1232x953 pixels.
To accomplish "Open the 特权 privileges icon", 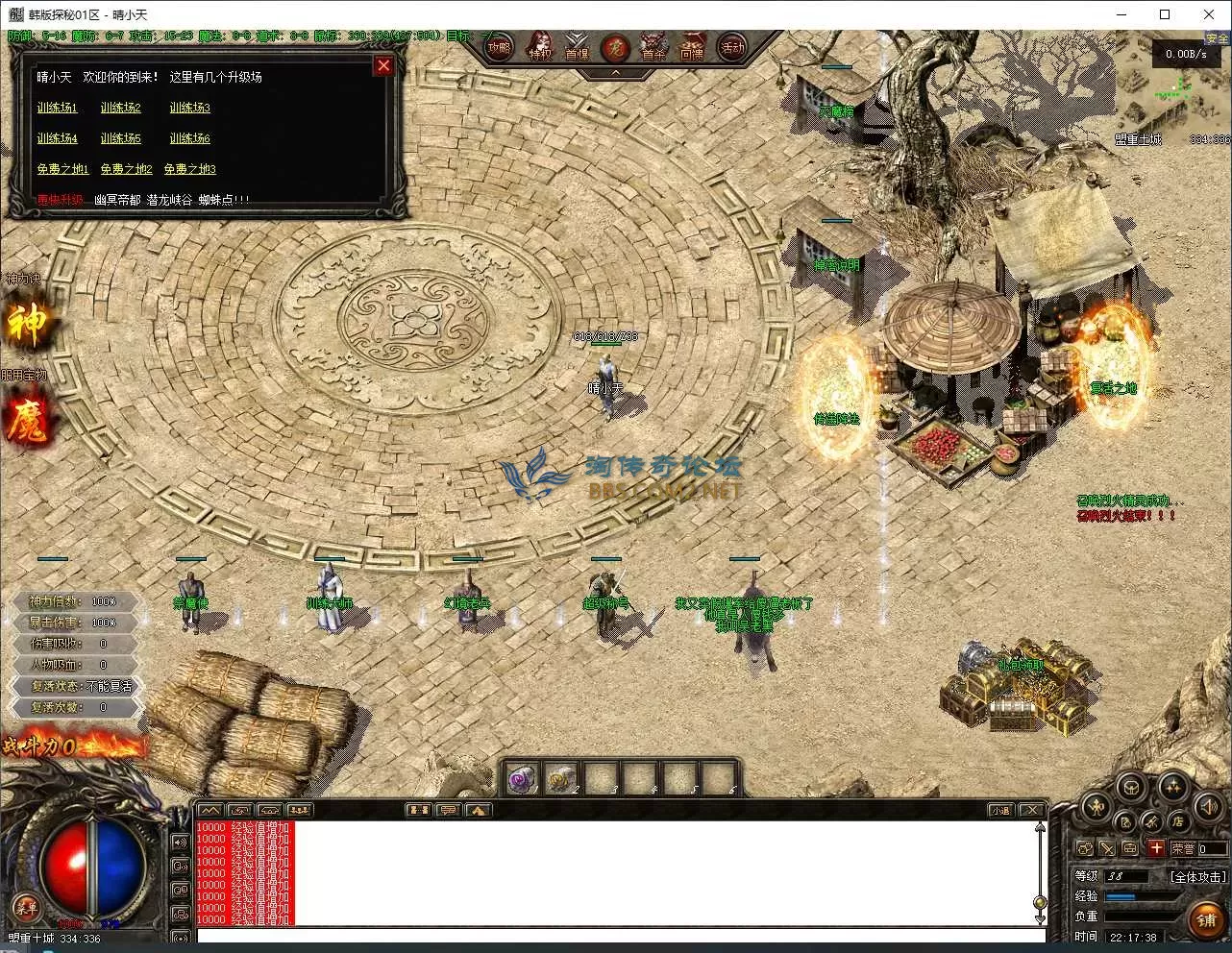I will pos(540,48).
